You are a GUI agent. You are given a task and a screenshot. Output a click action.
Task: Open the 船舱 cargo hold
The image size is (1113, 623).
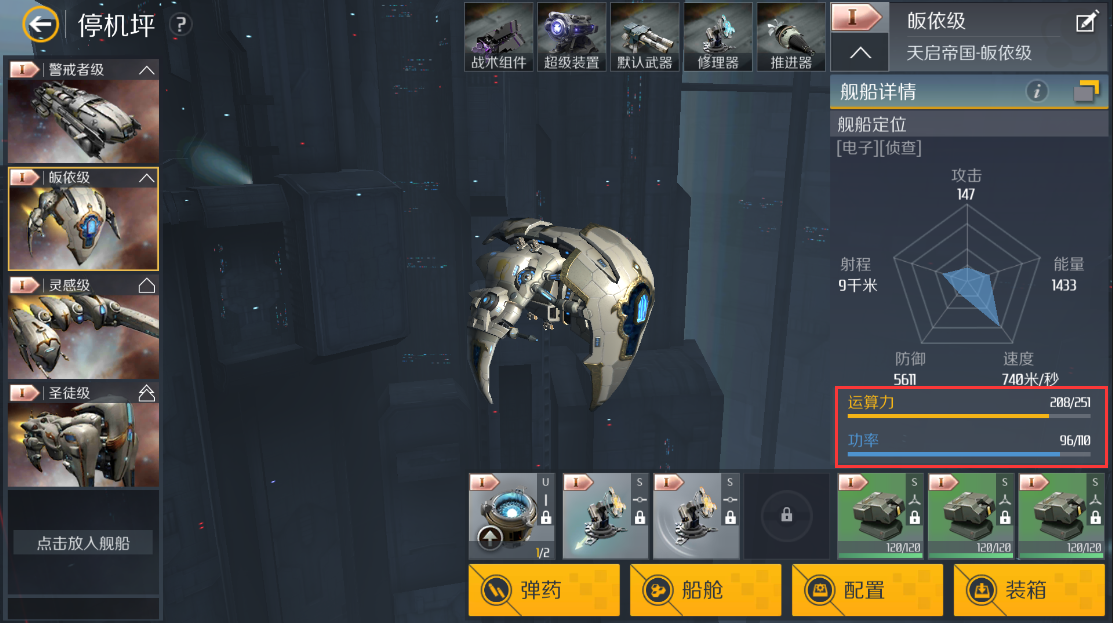pos(705,590)
